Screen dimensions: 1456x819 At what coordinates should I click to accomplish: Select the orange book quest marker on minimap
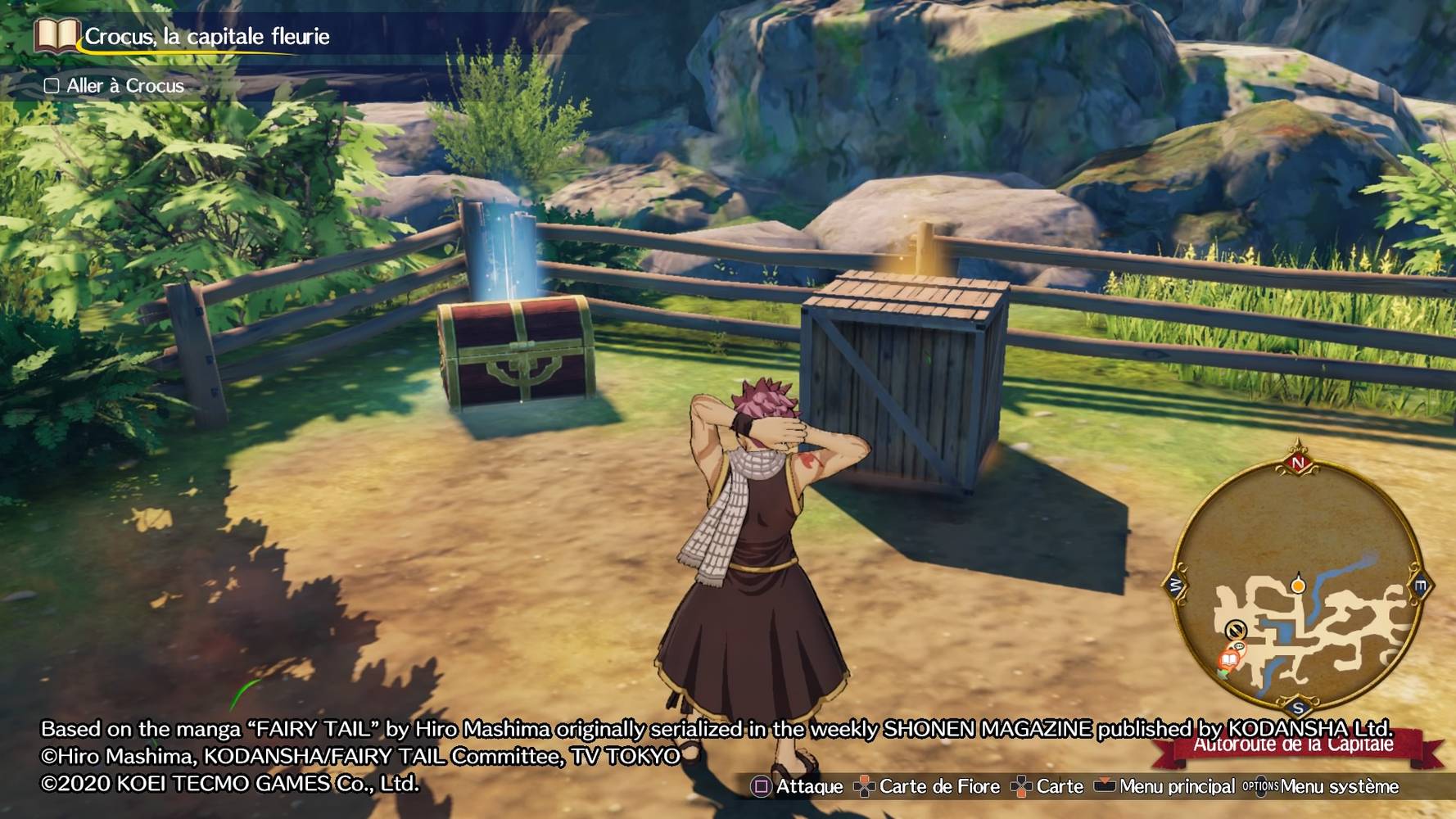coord(1229,659)
